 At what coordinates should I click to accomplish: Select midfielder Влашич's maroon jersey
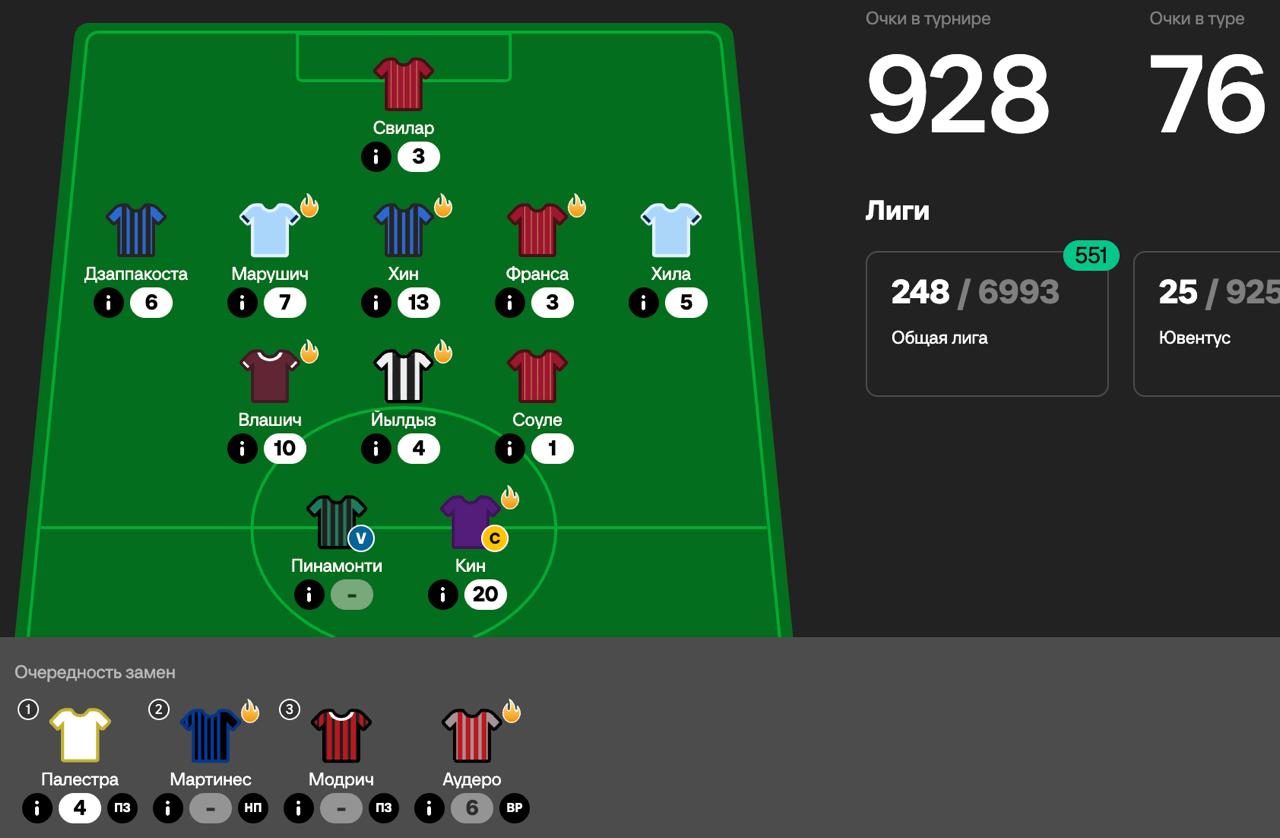point(270,375)
